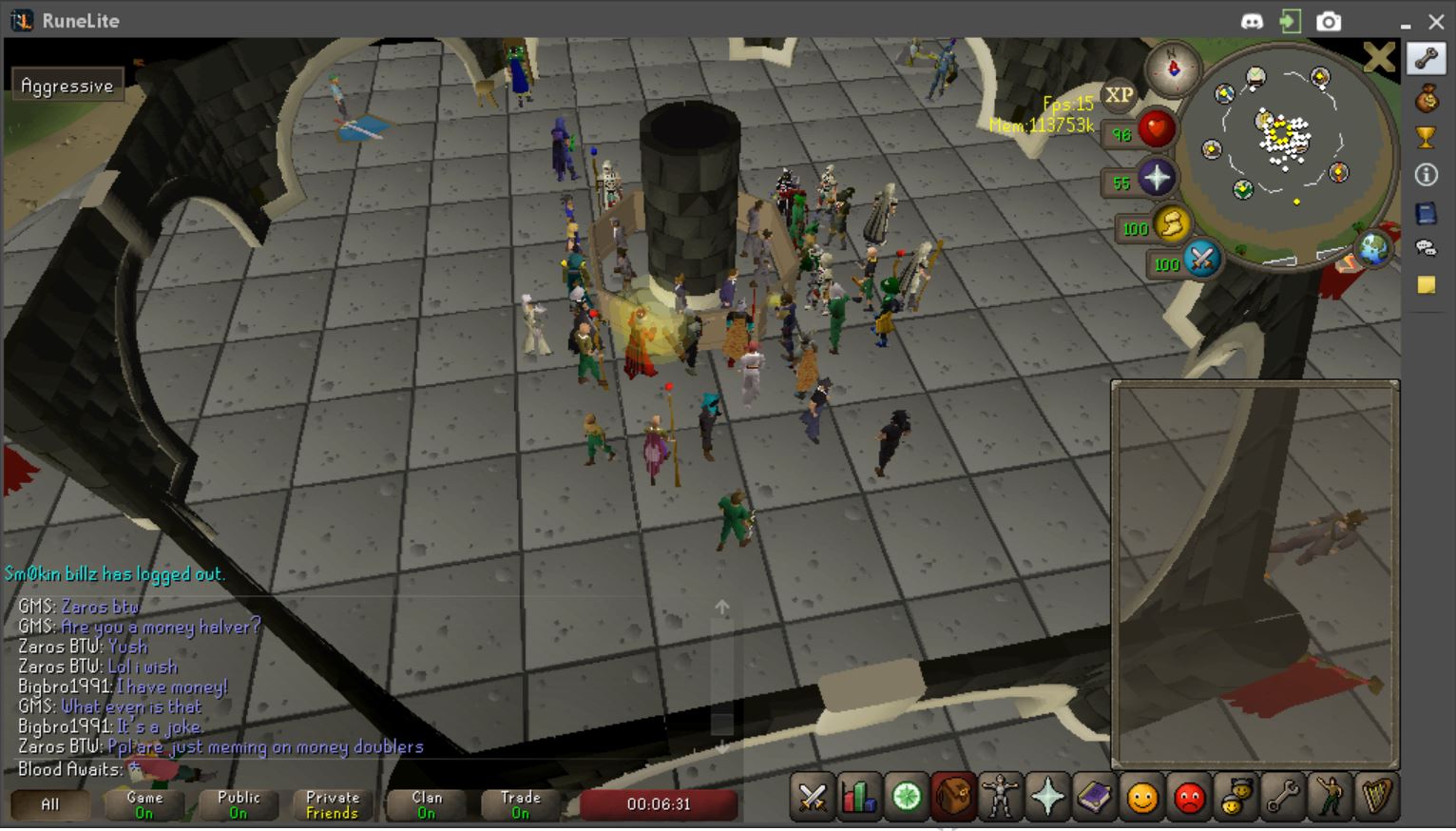The width and height of the screenshot is (1456, 831).
Task: Open the Quest list tab
Action: (x=905, y=797)
